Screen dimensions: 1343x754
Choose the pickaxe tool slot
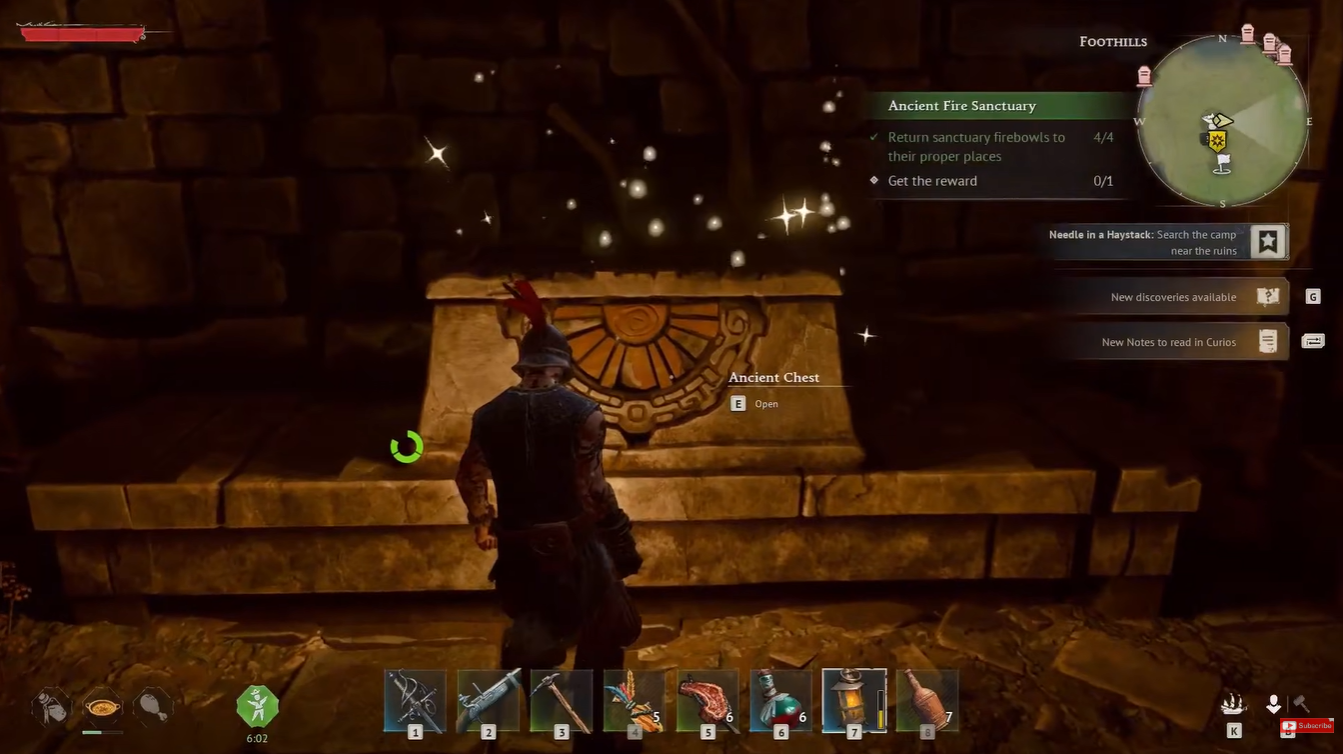pyautogui.click(x=561, y=701)
